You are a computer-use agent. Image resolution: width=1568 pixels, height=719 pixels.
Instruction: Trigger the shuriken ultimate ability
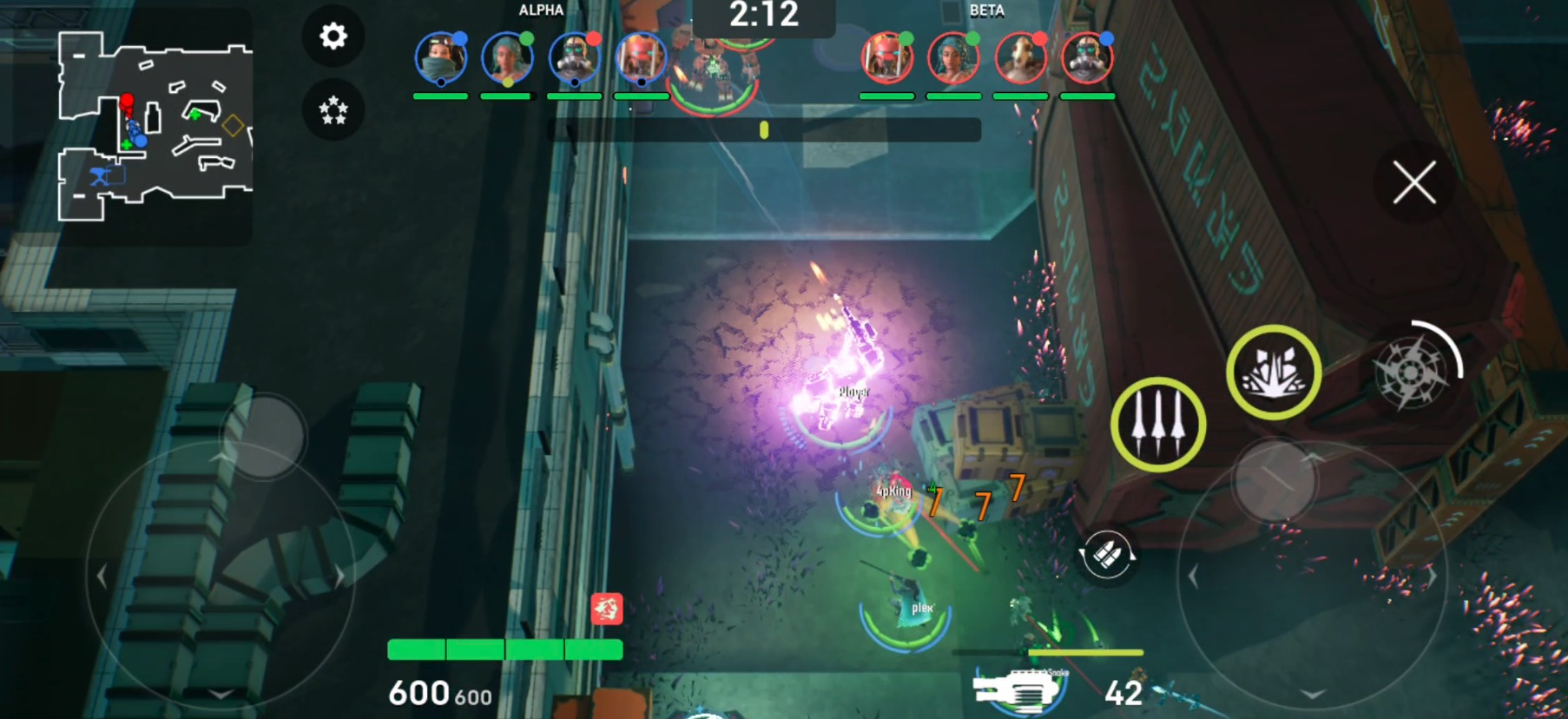click(1414, 371)
